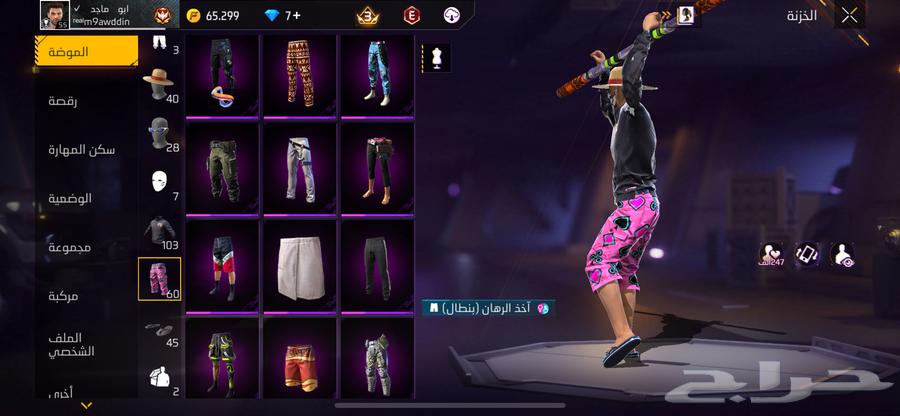Screen dimensions: 900x416
Task: Tap the heart icon showing 247
Action: (771, 254)
